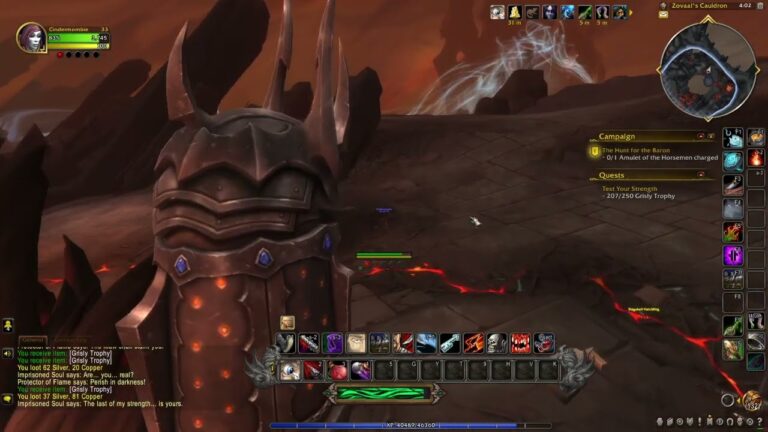Collapse the Quests tracker section
The width and height of the screenshot is (768, 432).
click(712, 175)
